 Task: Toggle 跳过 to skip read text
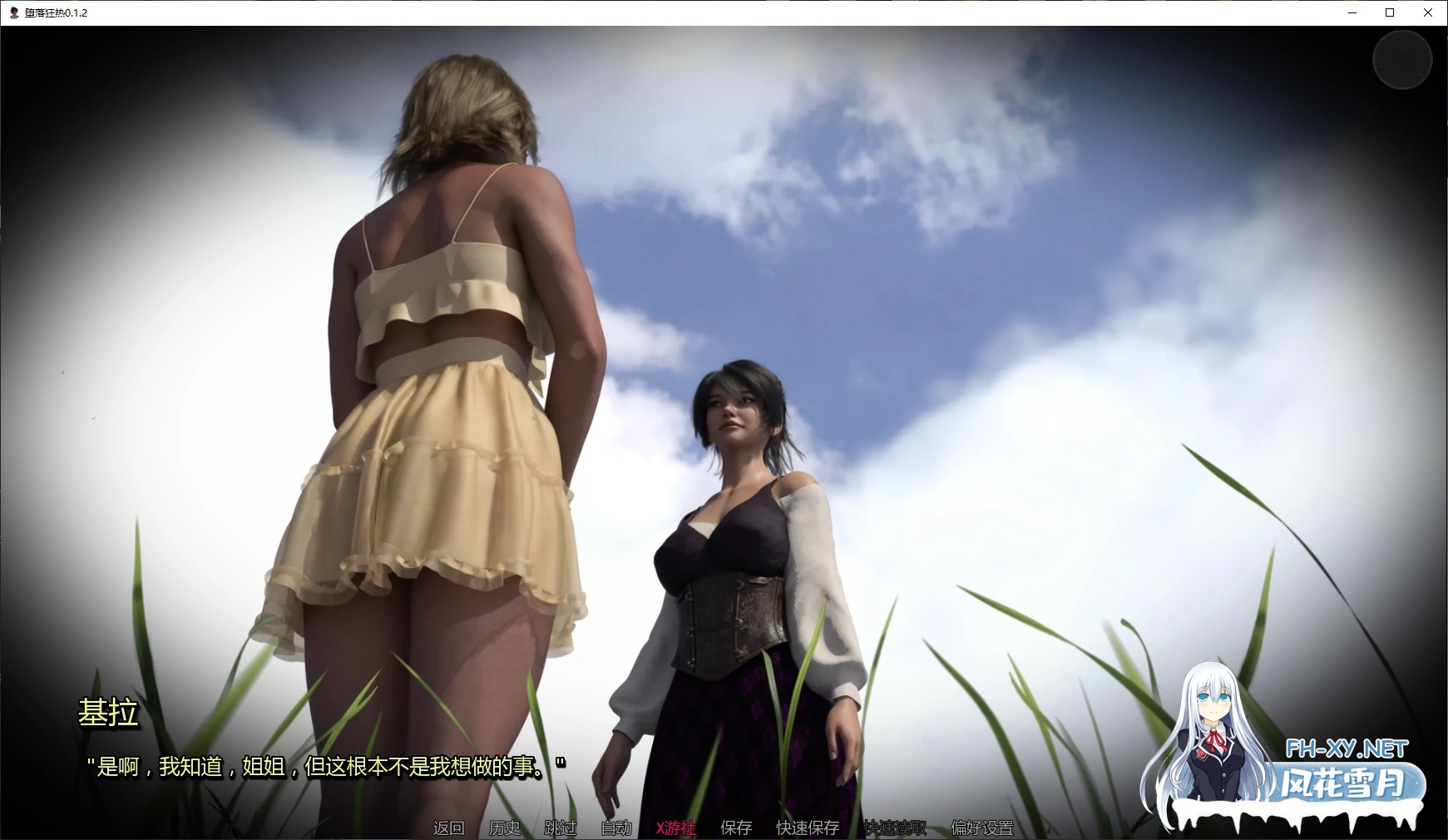tap(560, 828)
